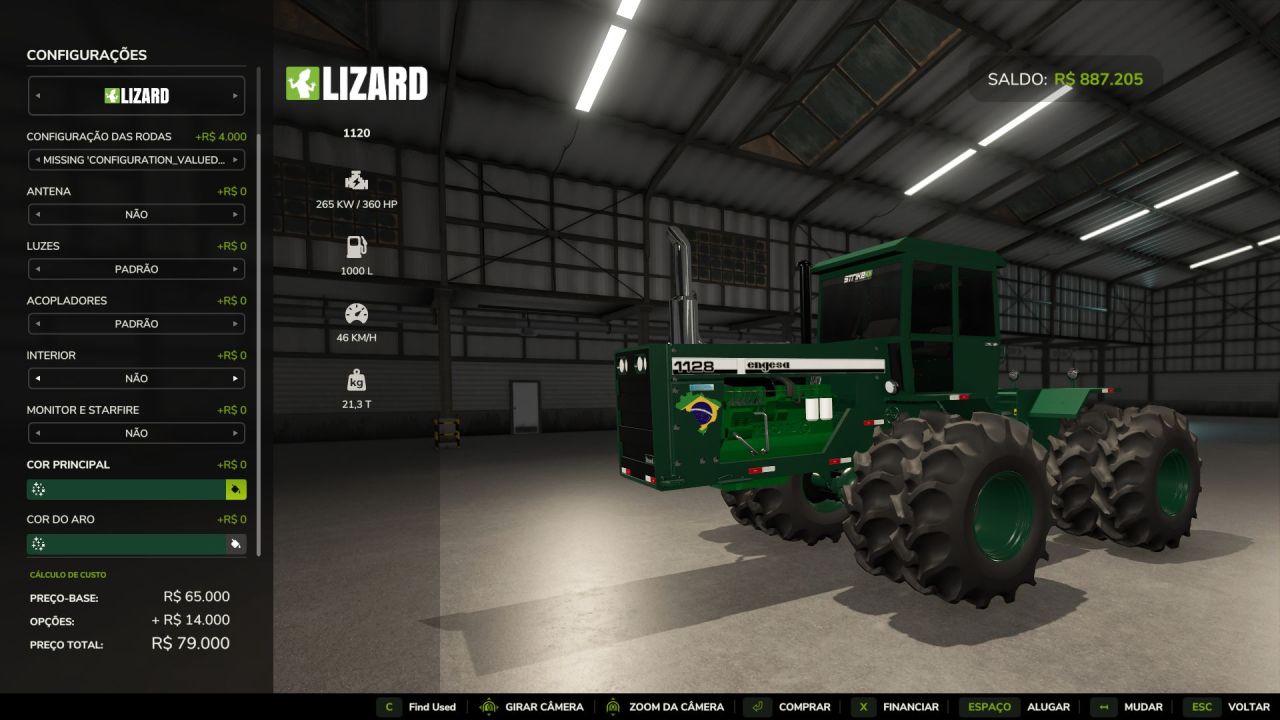Image resolution: width=1280 pixels, height=720 pixels.
Task: Click the Girar Câmera controller icon
Action: point(489,707)
